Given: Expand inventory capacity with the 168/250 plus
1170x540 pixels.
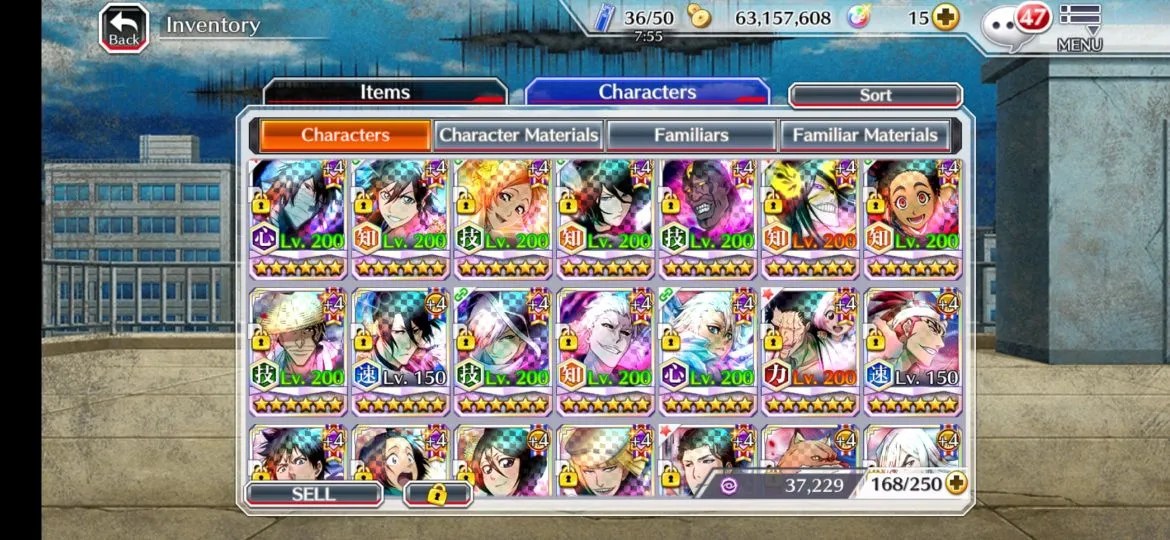Looking at the screenshot, I should (957, 484).
